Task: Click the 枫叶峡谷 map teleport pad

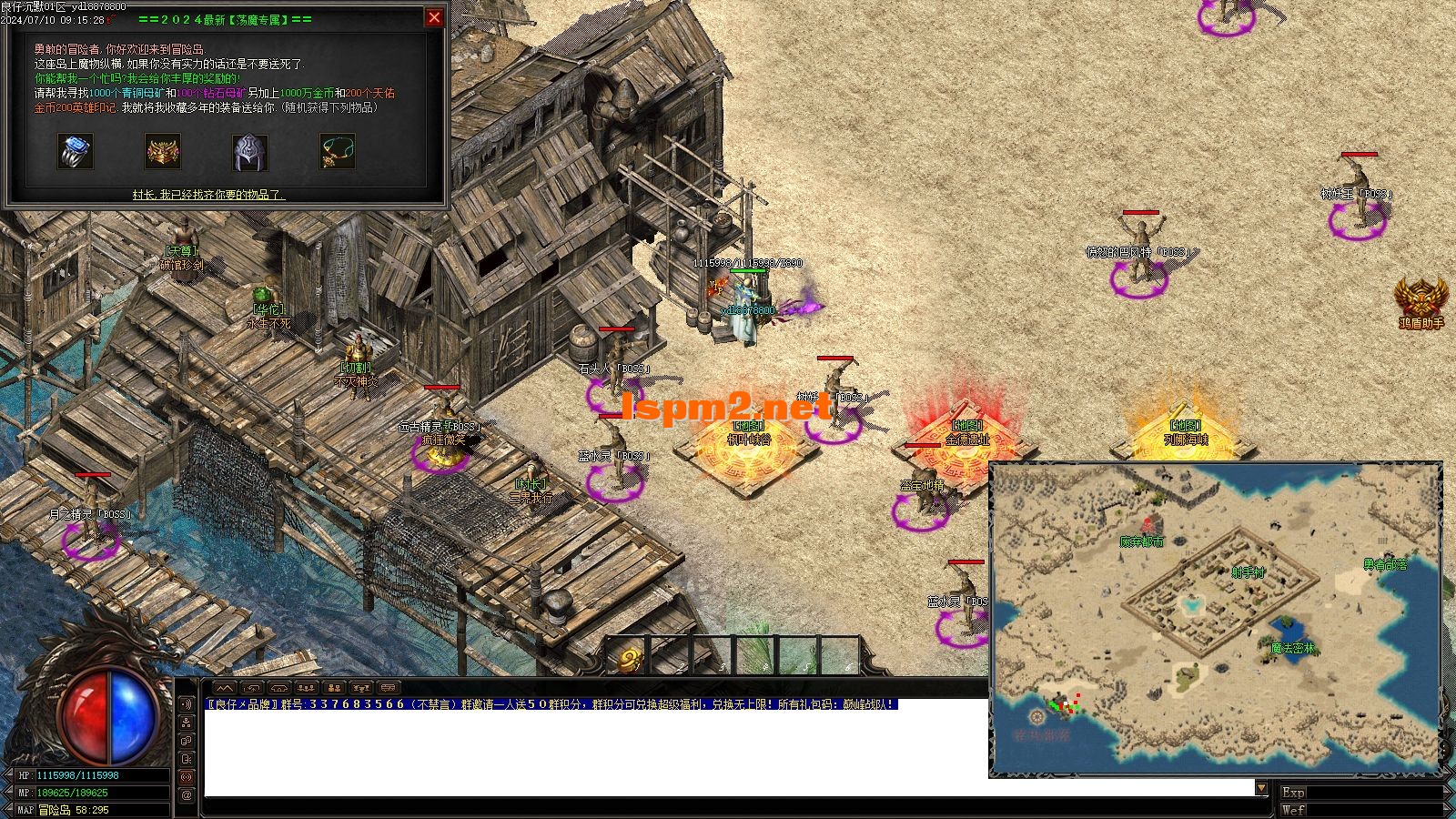Action: [x=748, y=448]
